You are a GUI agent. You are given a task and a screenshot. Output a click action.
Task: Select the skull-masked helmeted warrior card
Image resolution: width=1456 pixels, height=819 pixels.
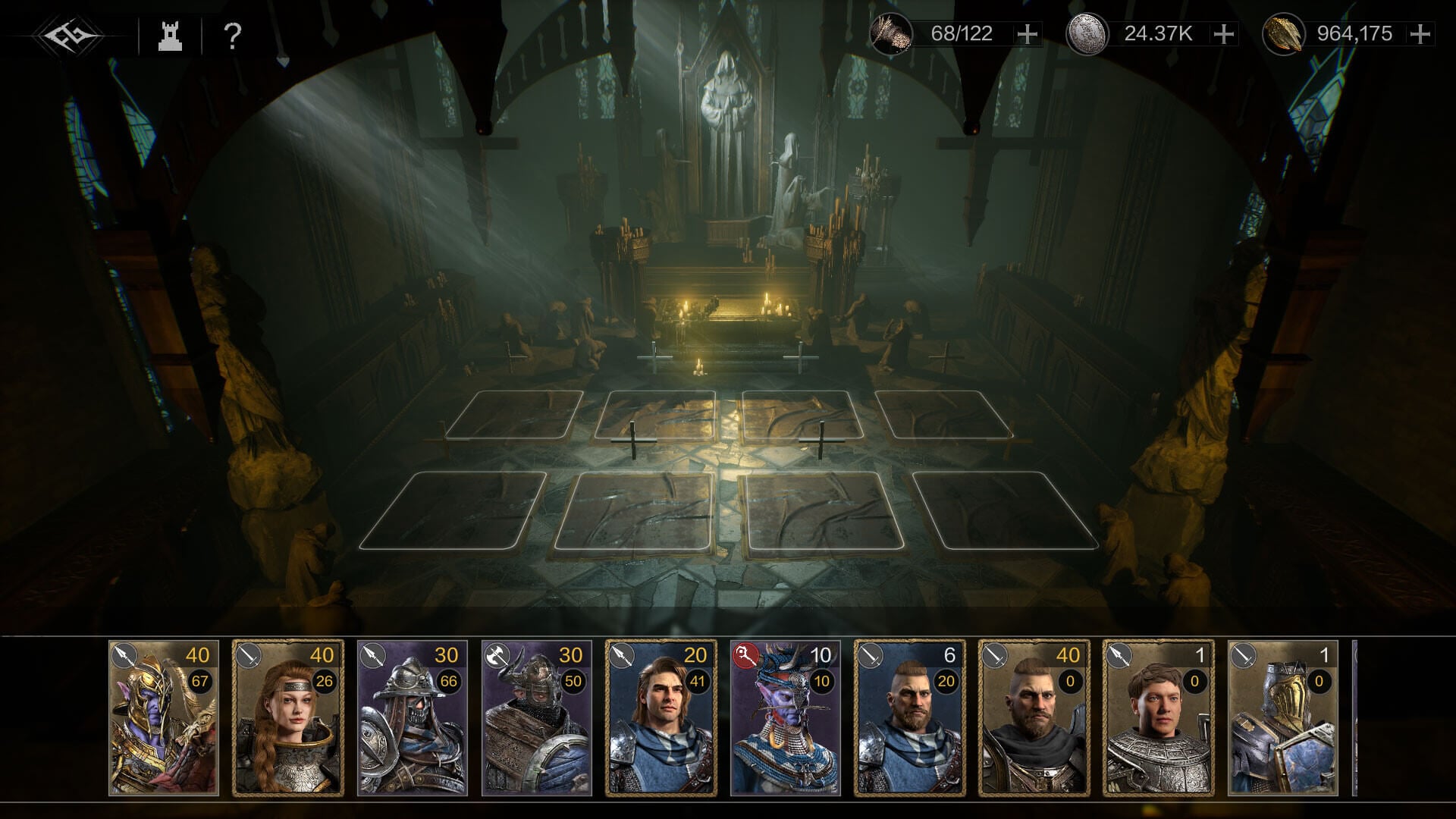click(x=412, y=717)
